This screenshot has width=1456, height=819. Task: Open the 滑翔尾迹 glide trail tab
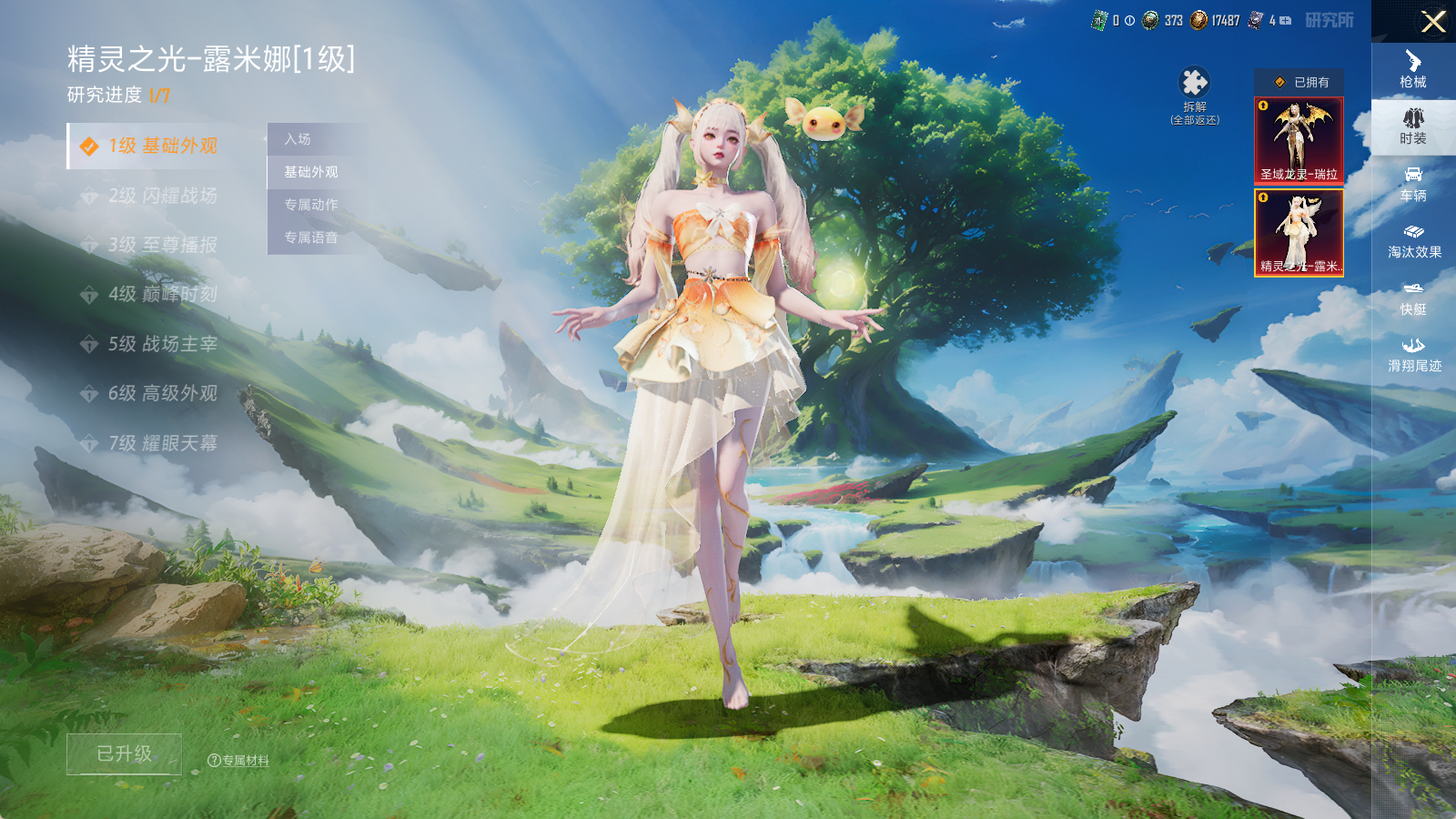[x=1413, y=355]
